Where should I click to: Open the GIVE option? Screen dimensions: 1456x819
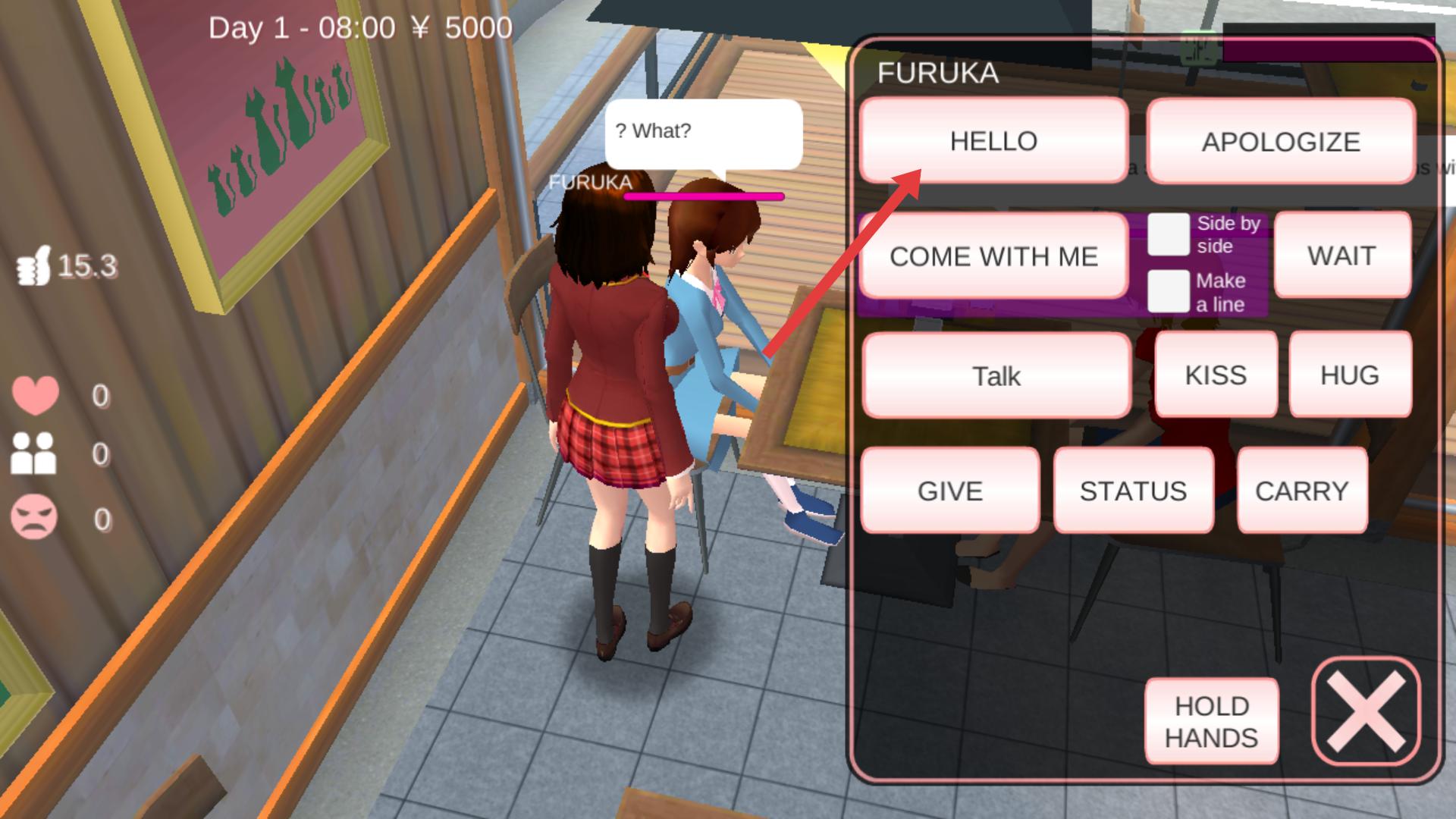coord(949,491)
